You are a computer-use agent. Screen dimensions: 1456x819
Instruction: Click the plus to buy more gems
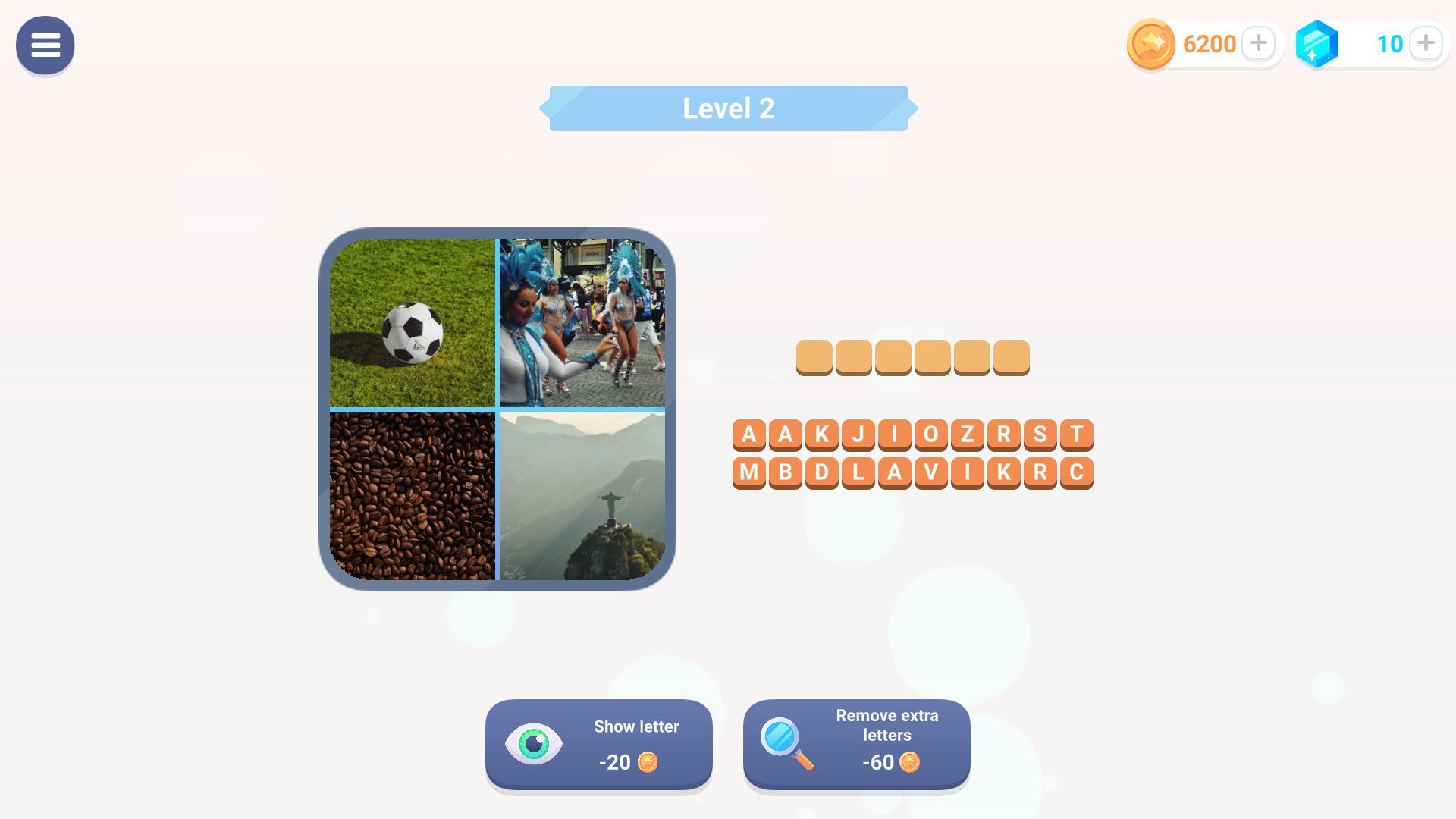point(1426,43)
